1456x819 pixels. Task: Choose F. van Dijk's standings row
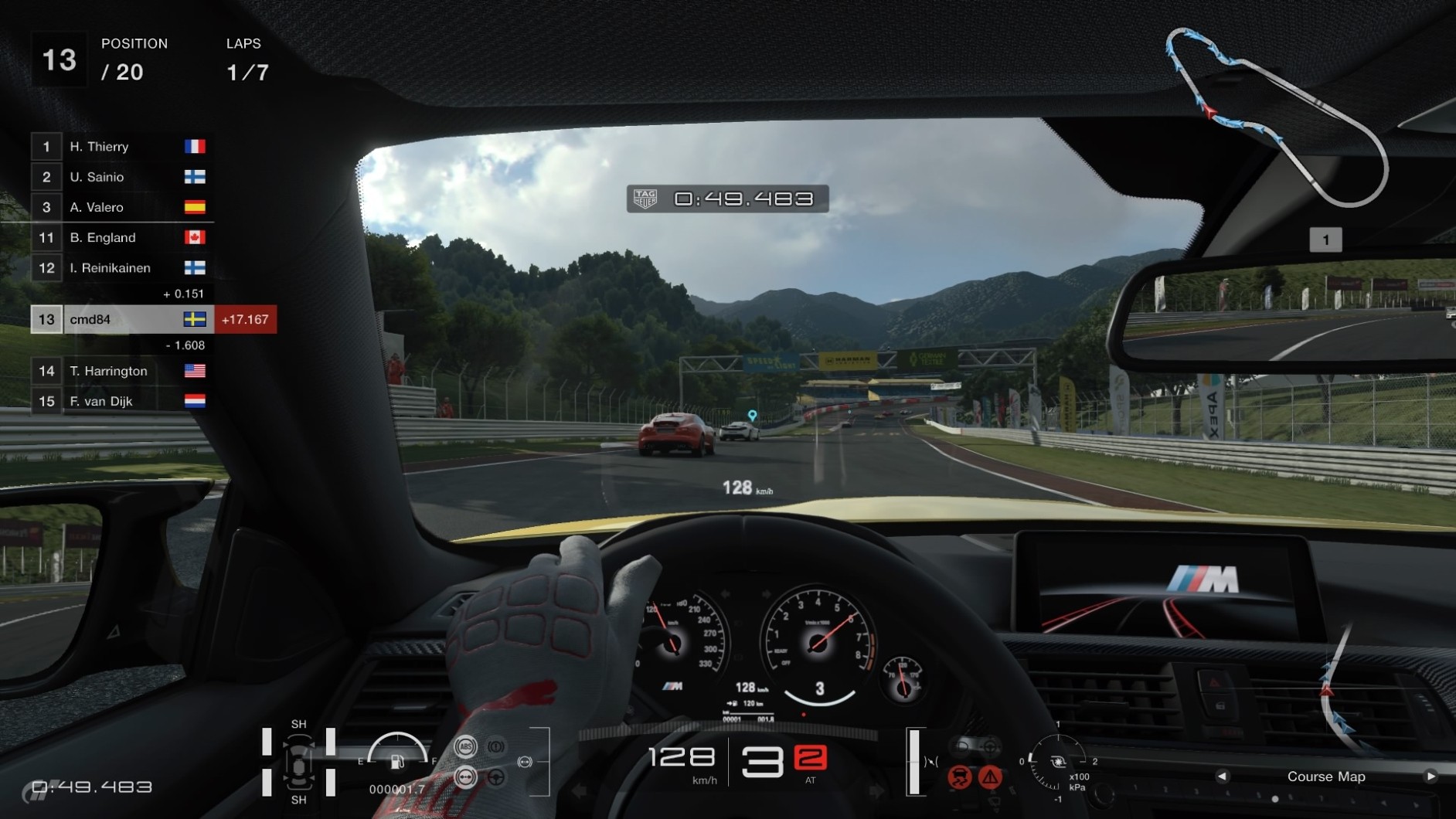coord(117,401)
